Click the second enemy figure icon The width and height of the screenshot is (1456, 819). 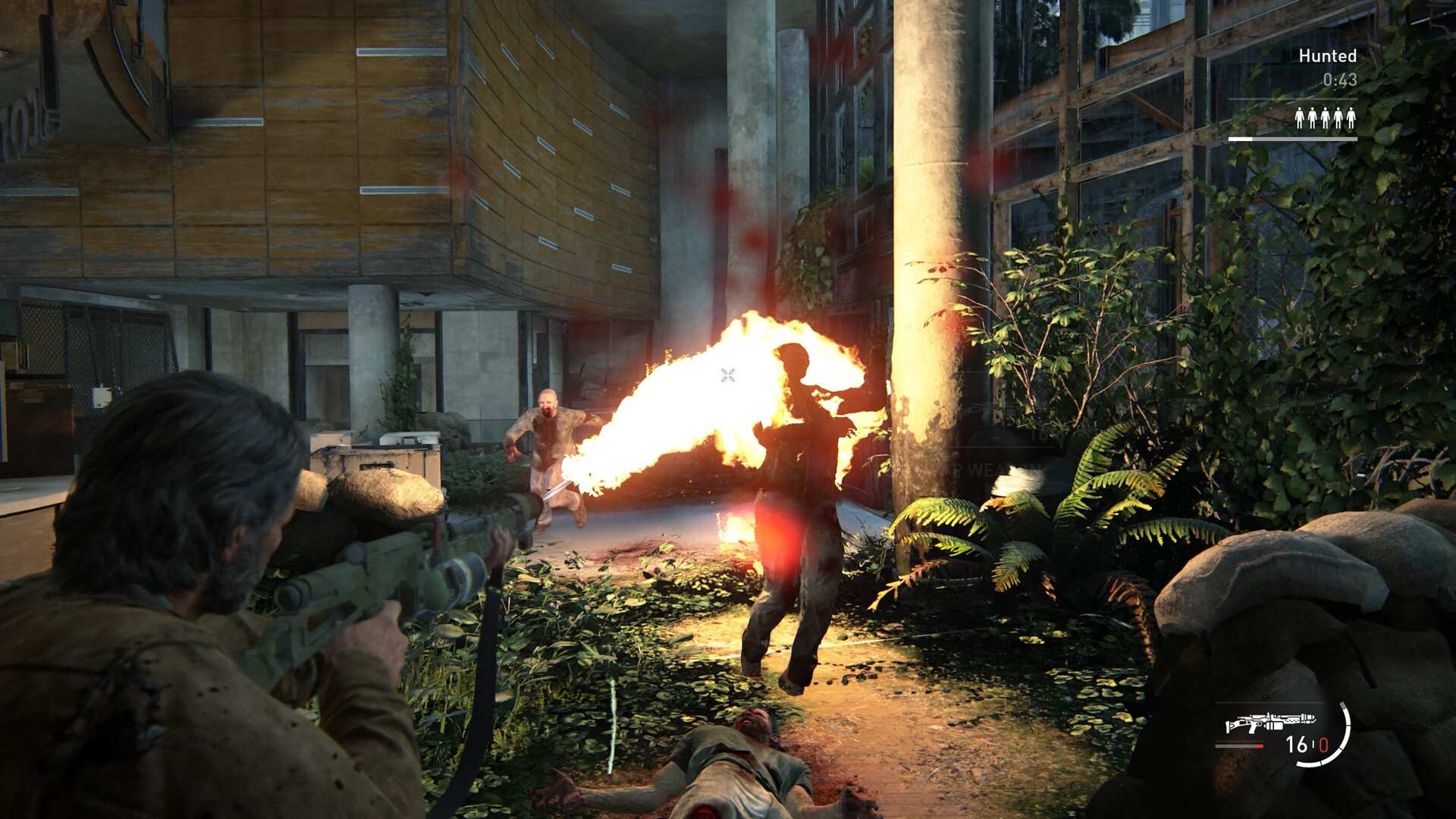1313,119
